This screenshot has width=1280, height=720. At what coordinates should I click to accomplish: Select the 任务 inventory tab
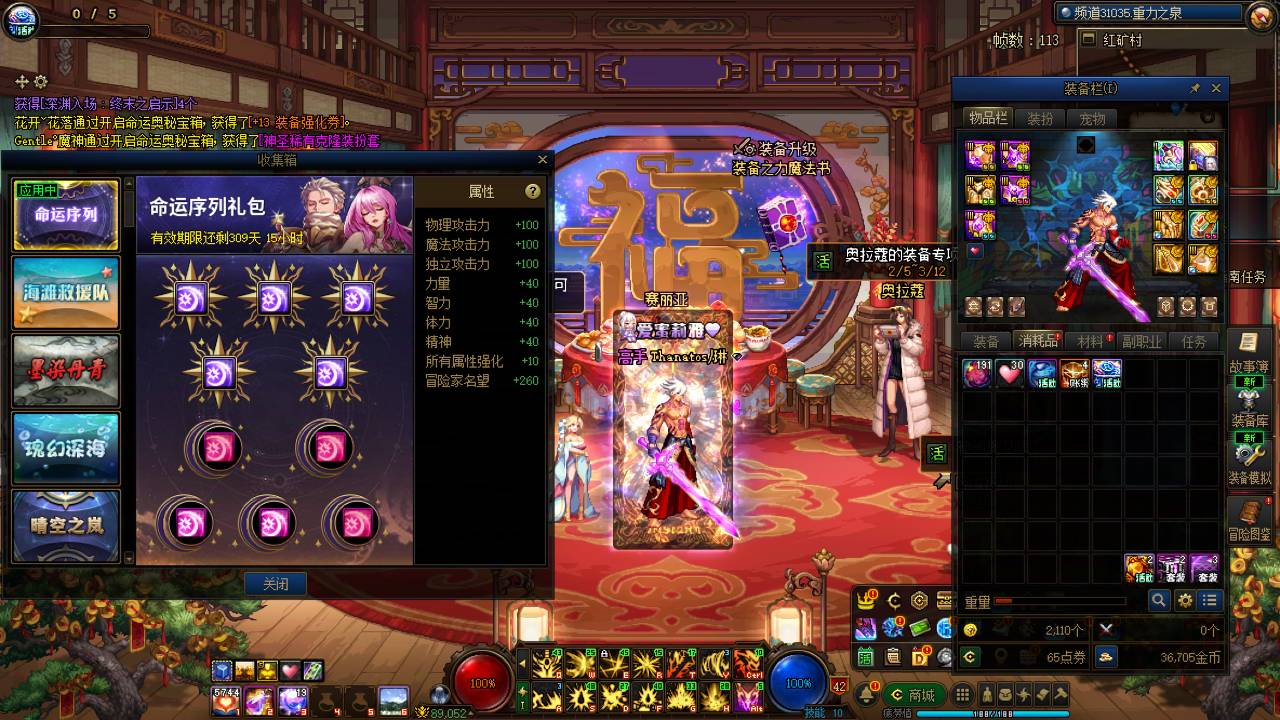[x=1194, y=342]
